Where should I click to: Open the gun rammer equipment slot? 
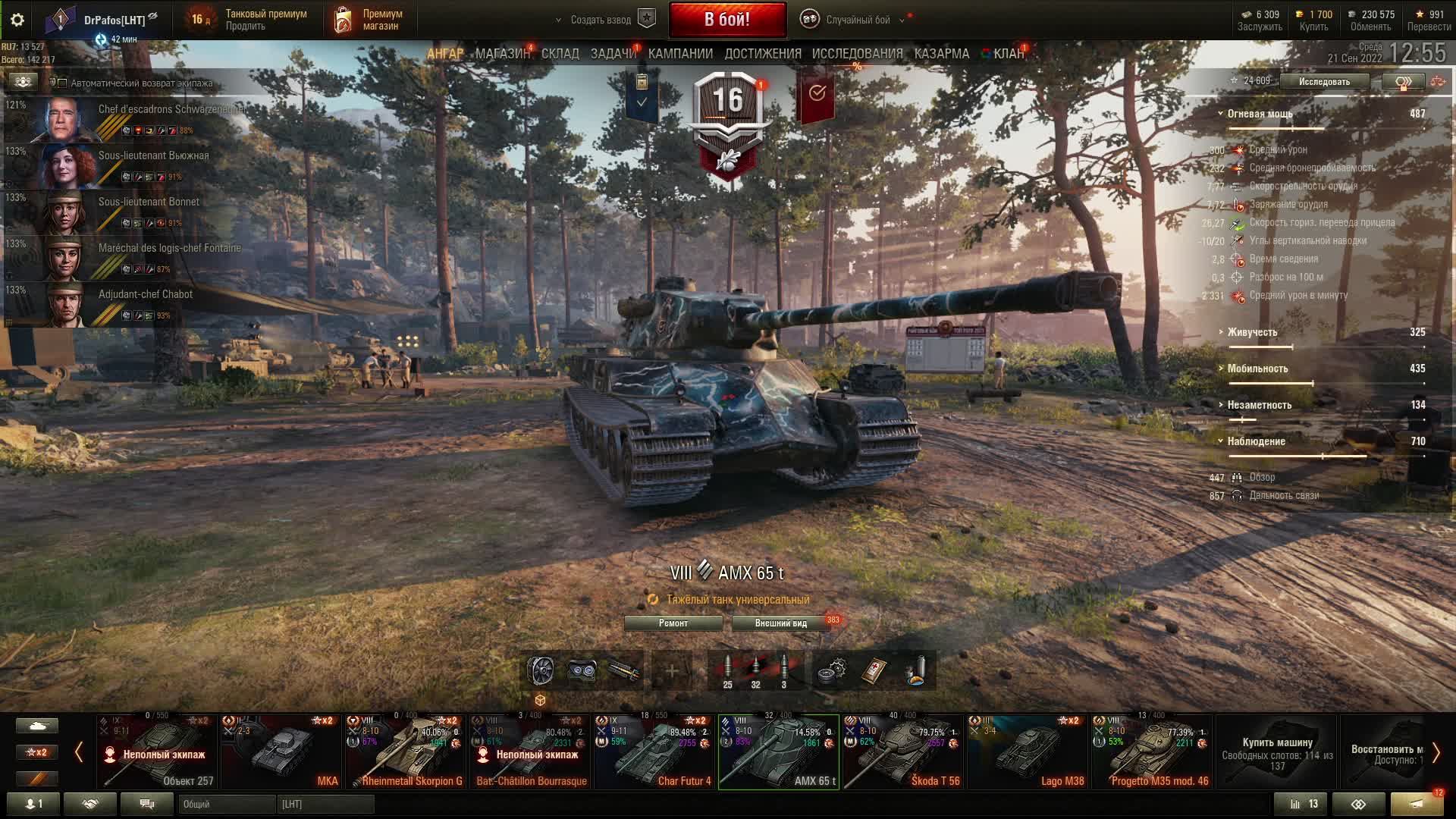tap(623, 670)
